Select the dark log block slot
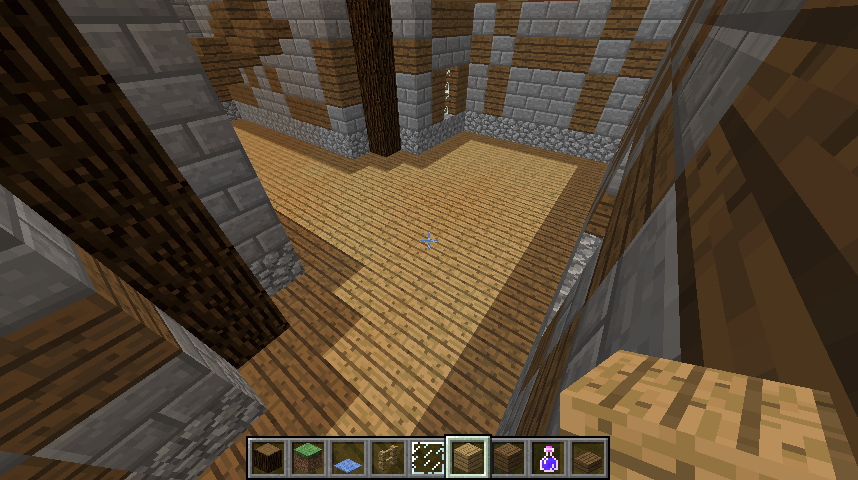Screen dimensions: 858x480 point(267,457)
